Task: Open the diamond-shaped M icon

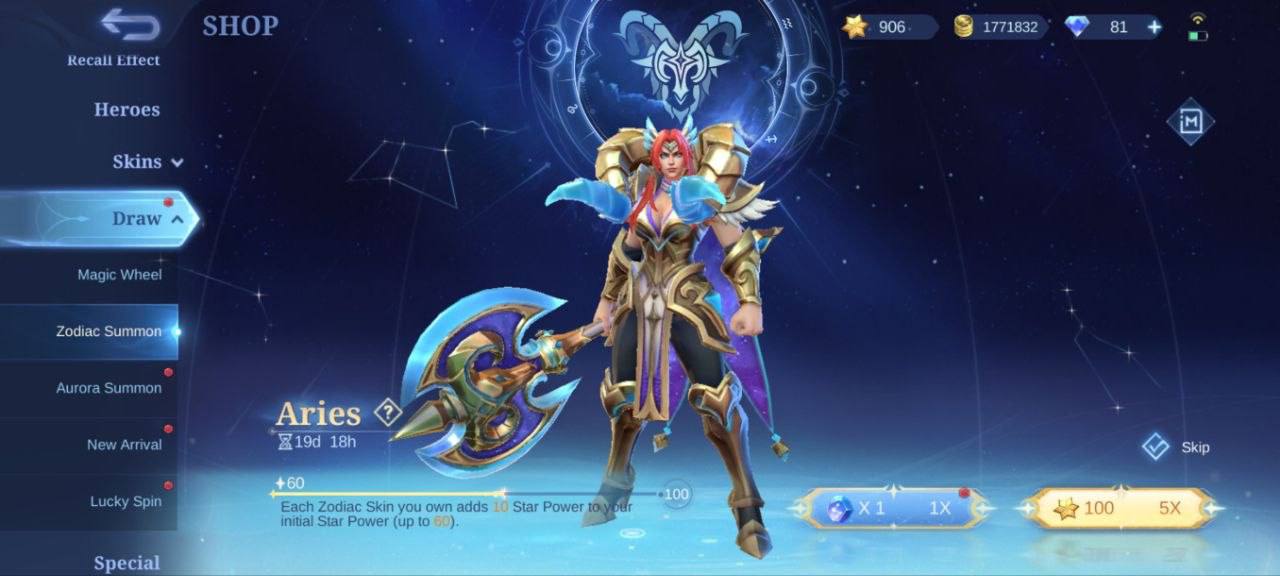Action: 1190,121
